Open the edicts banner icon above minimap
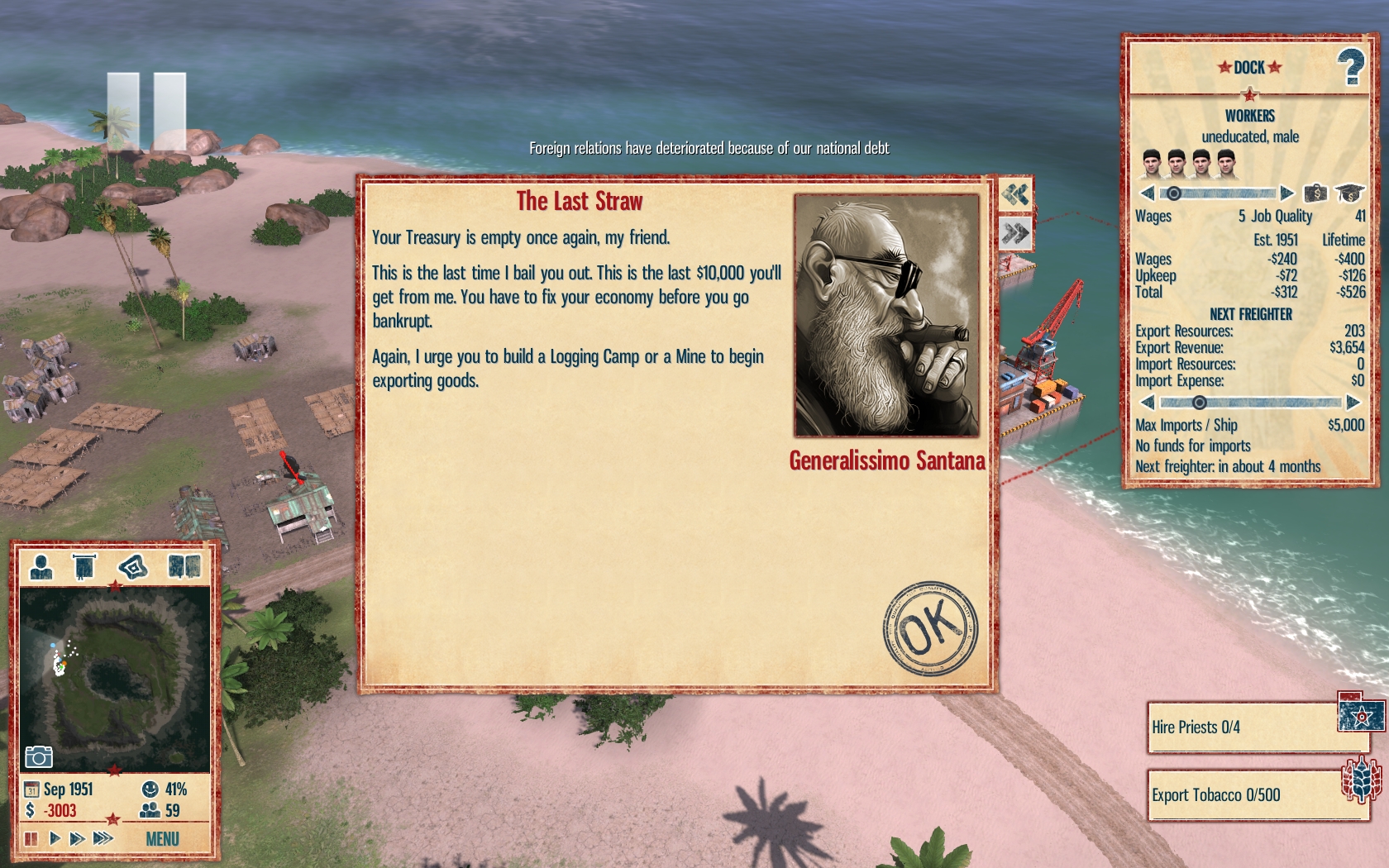The image size is (1389, 868). (84, 567)
